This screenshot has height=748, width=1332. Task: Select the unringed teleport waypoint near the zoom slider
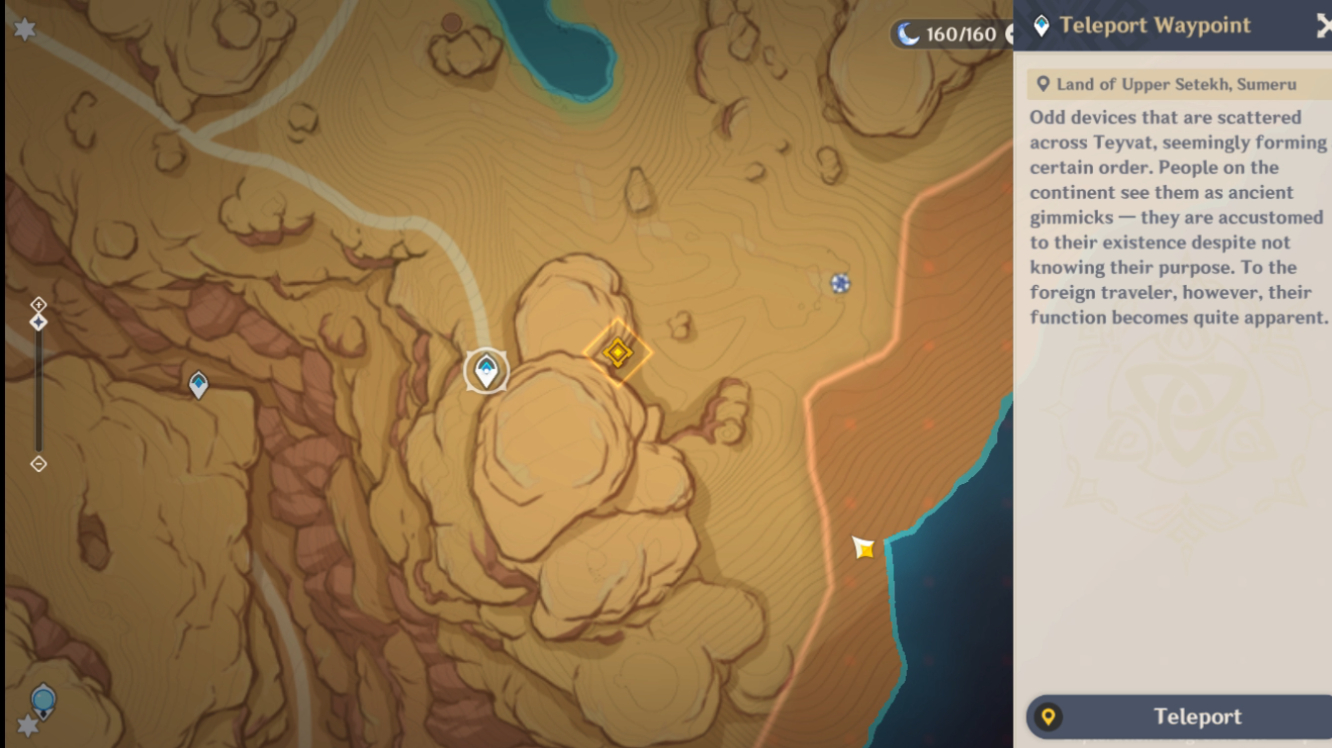click(x=199, y=384)
